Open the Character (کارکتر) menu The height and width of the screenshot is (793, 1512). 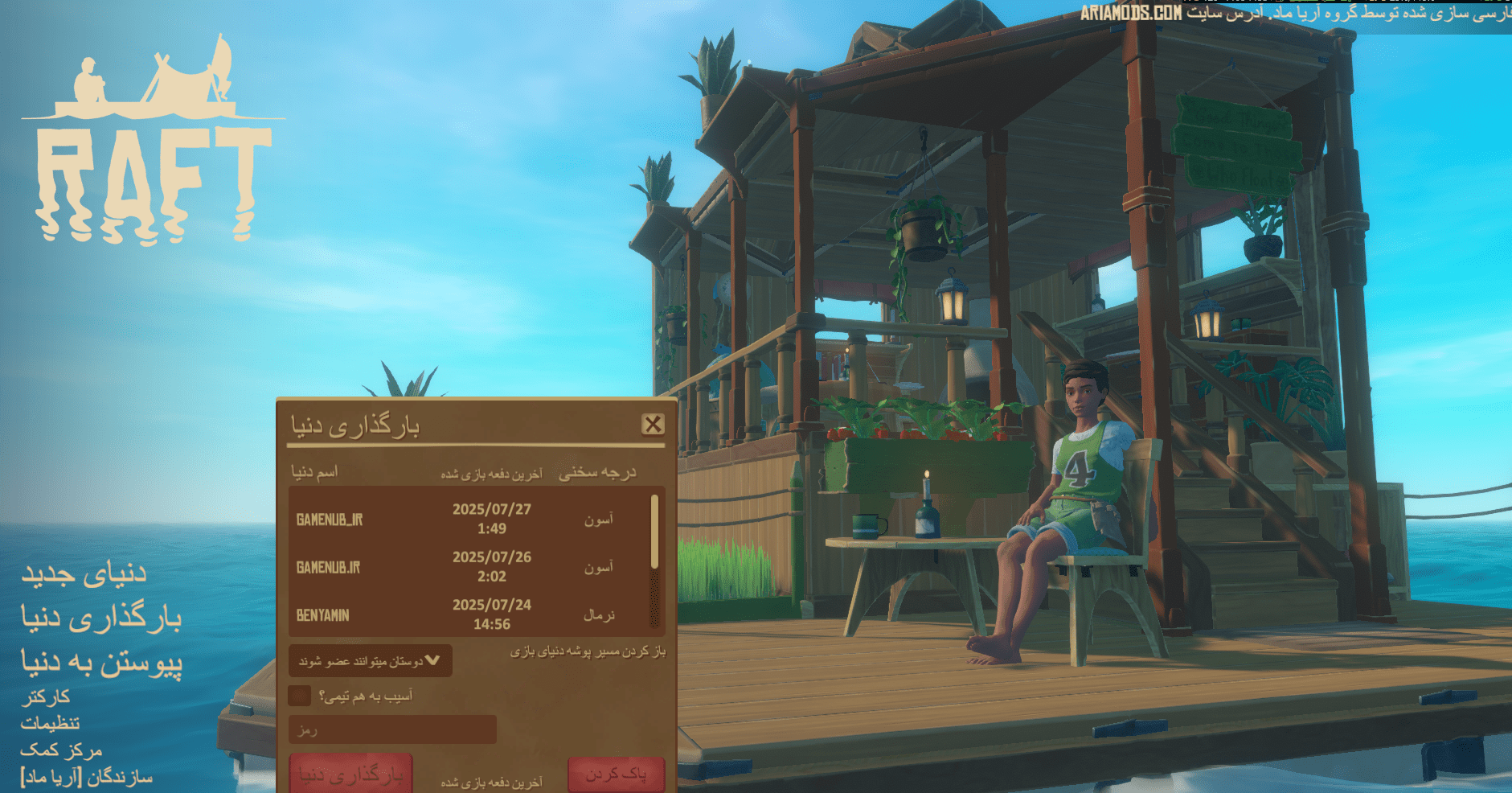45,696
